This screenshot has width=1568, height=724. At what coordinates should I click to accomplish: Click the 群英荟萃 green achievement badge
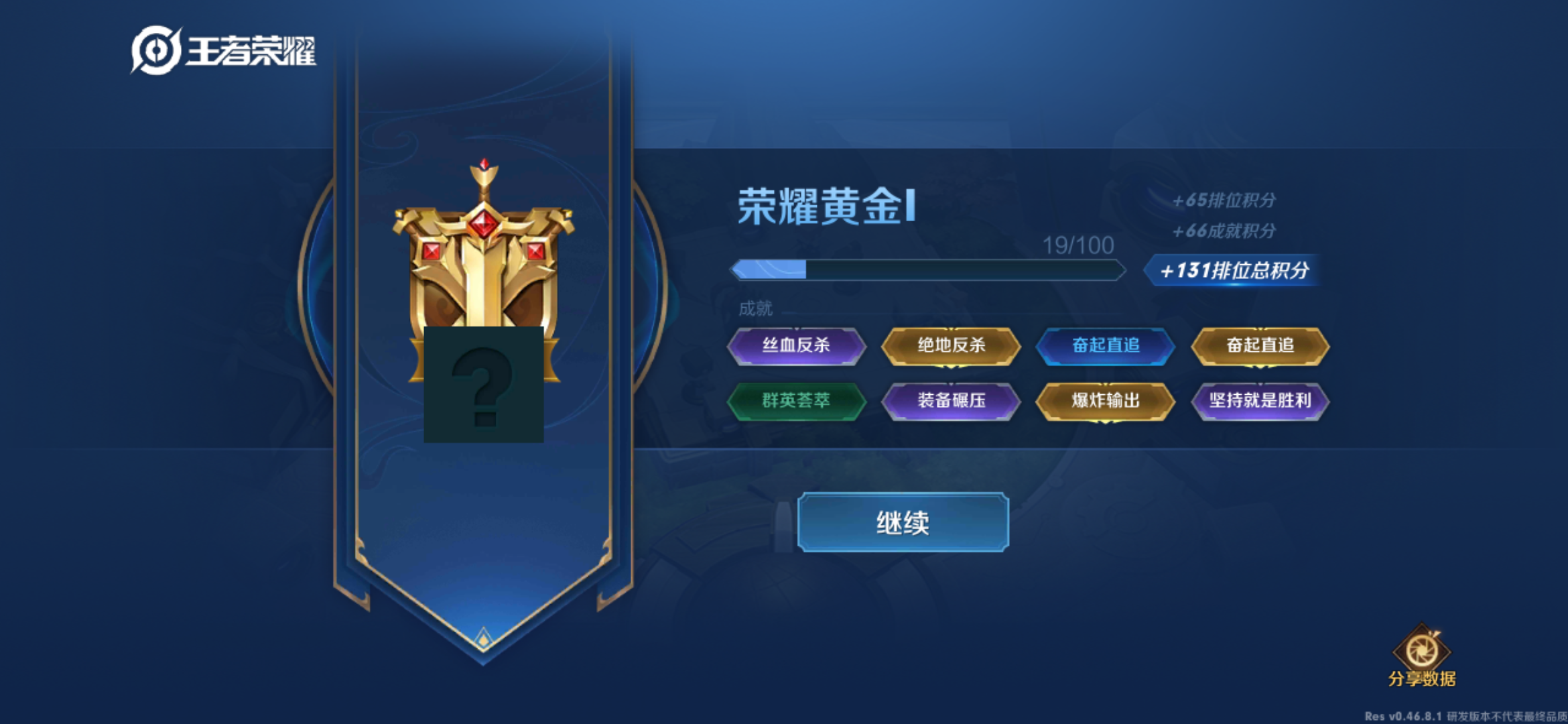(797, 402)
